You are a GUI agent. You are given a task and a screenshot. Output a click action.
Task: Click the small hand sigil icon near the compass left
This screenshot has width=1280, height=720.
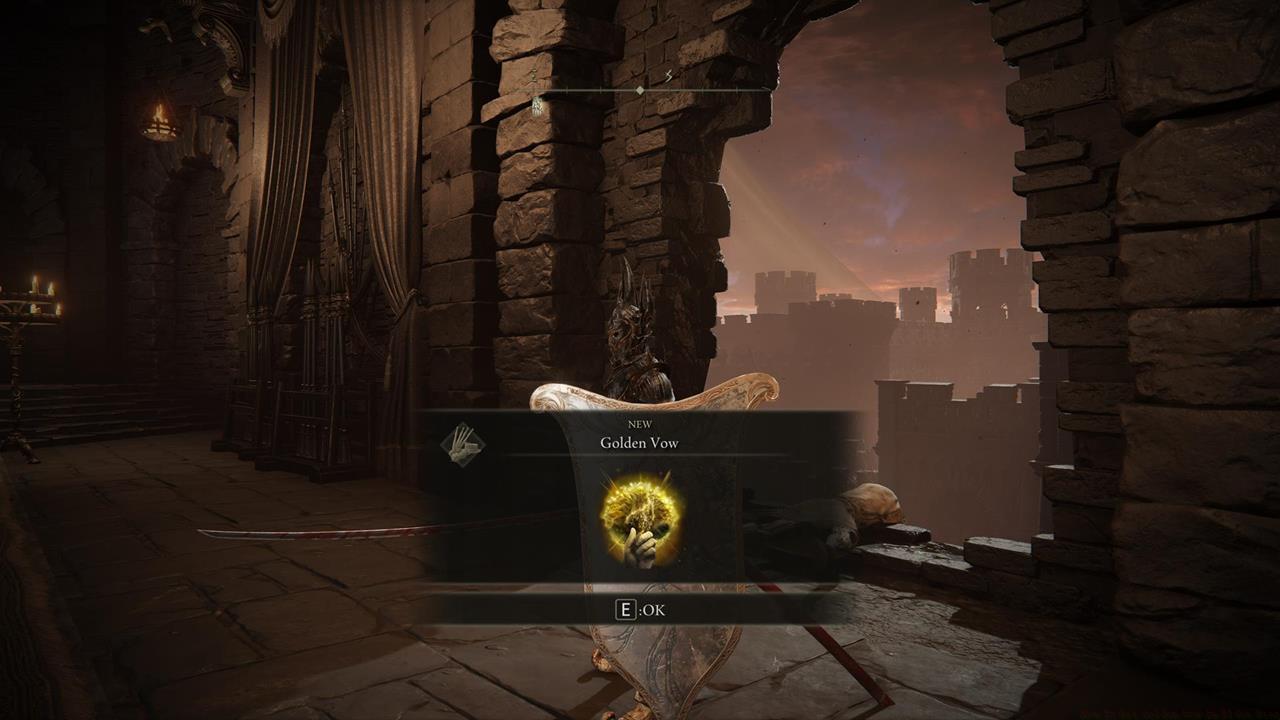point(539,108)
